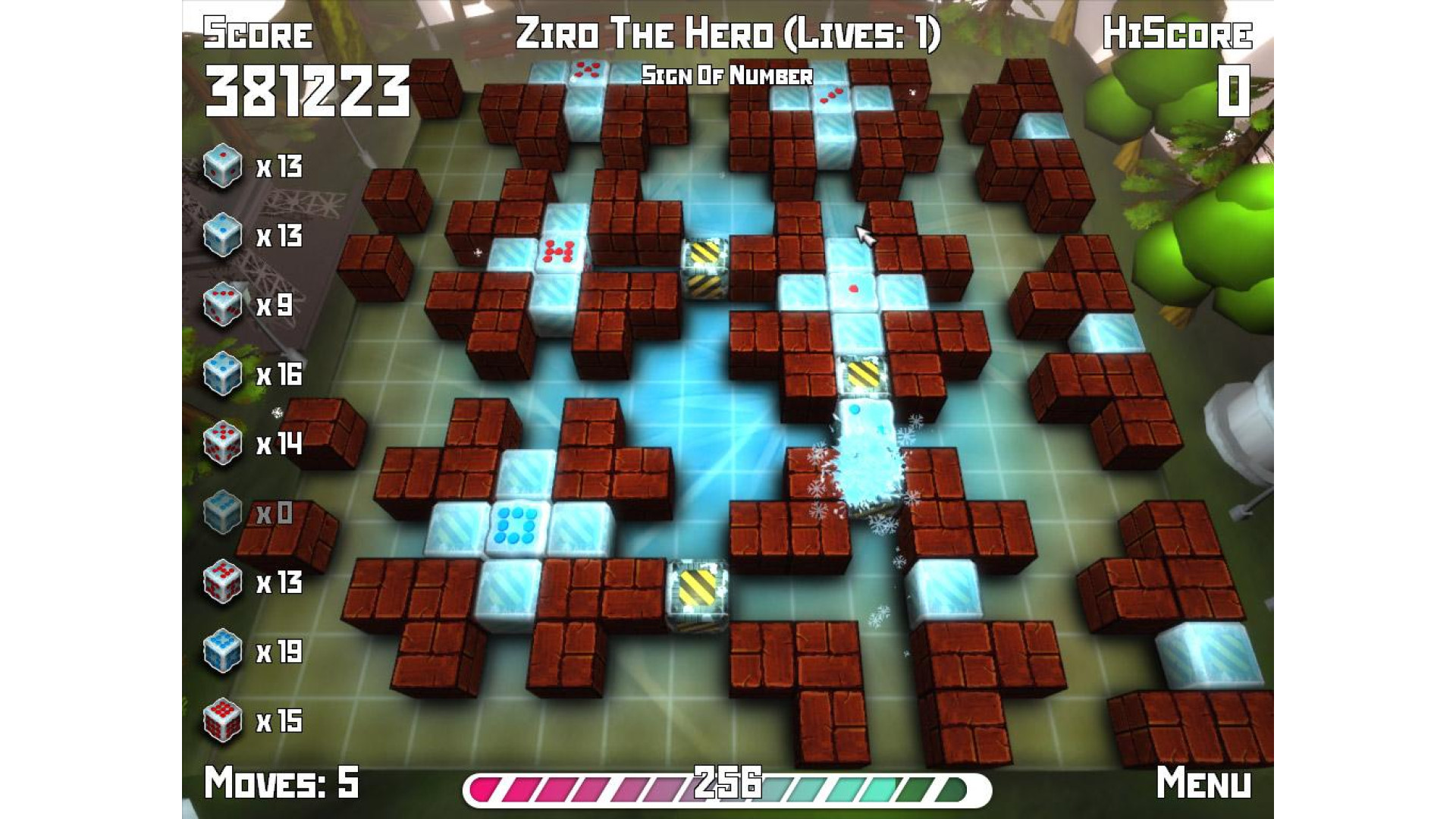The height and width of the screenshot is (819, 1456).
Task: Pick the red nine-pip die with x15 count
Action: tap(222, 720)
